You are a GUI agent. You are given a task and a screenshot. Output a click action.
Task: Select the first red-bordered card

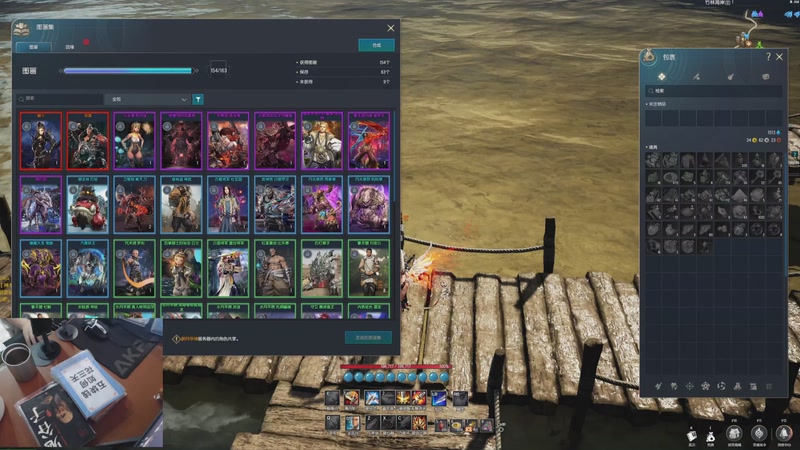pyautogui.click(x=41, y=141)
